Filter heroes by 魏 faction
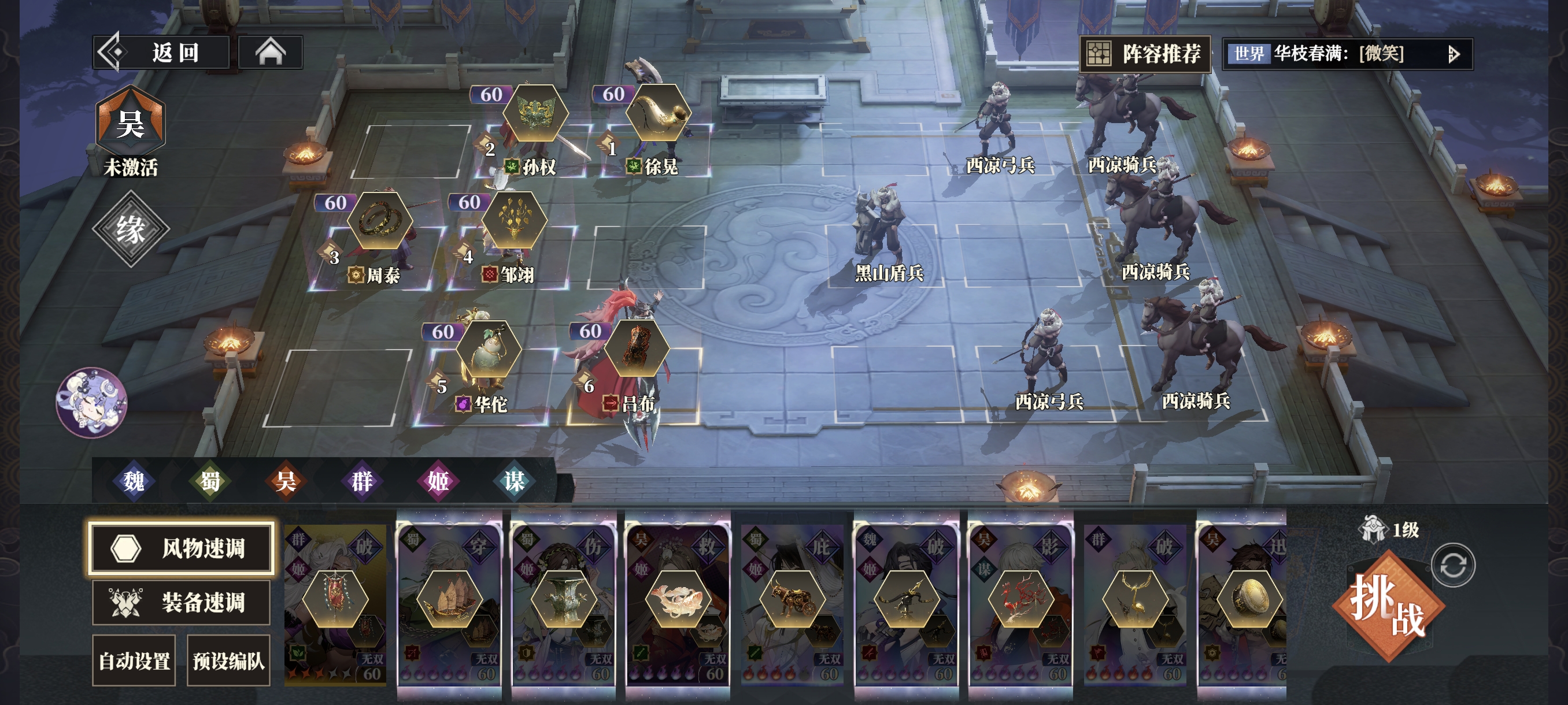The height and width of the screenshot is (705, 1568). [x=134, y=481]
